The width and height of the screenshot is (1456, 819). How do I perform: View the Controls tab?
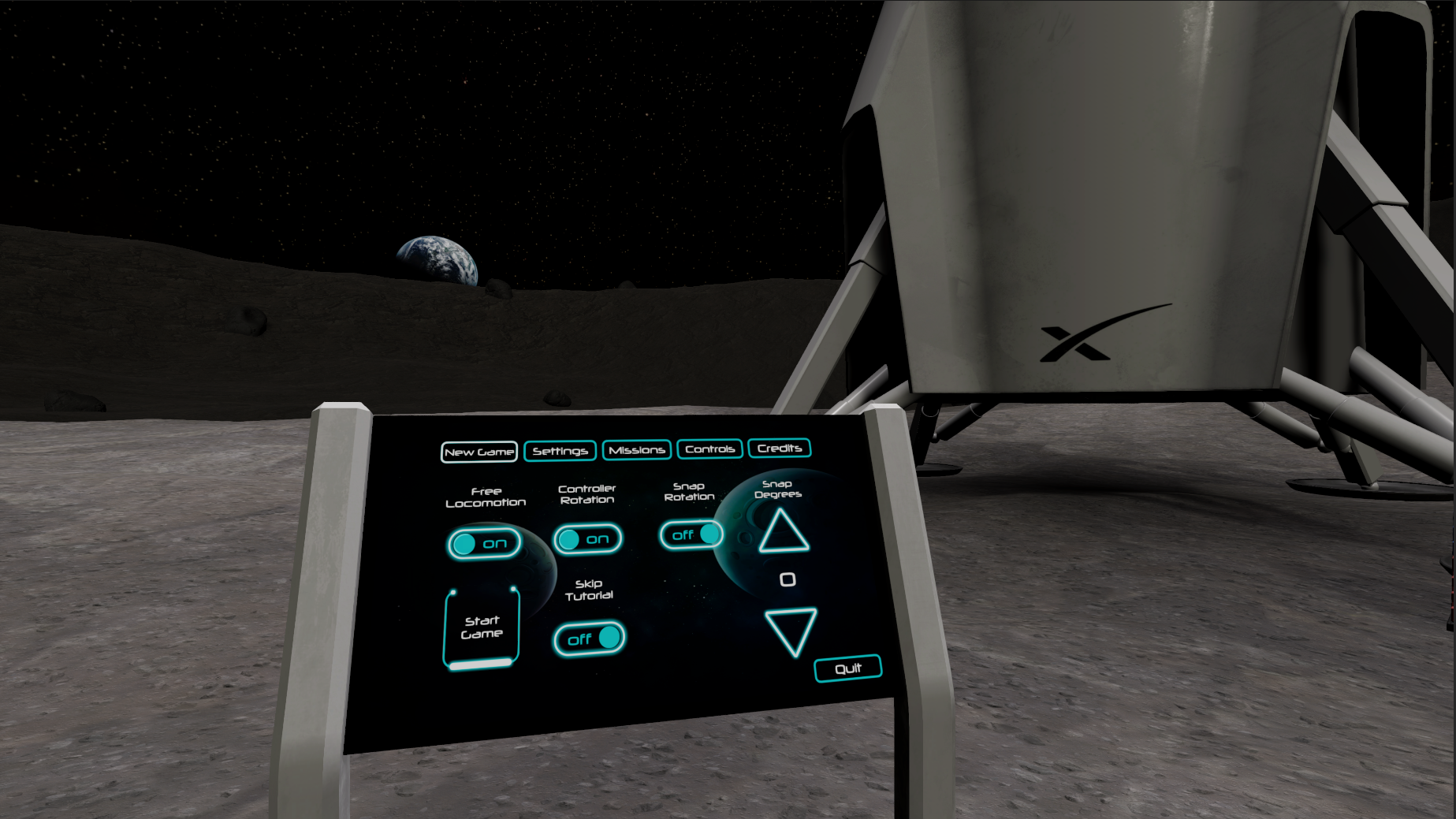[x=709, y=449]
